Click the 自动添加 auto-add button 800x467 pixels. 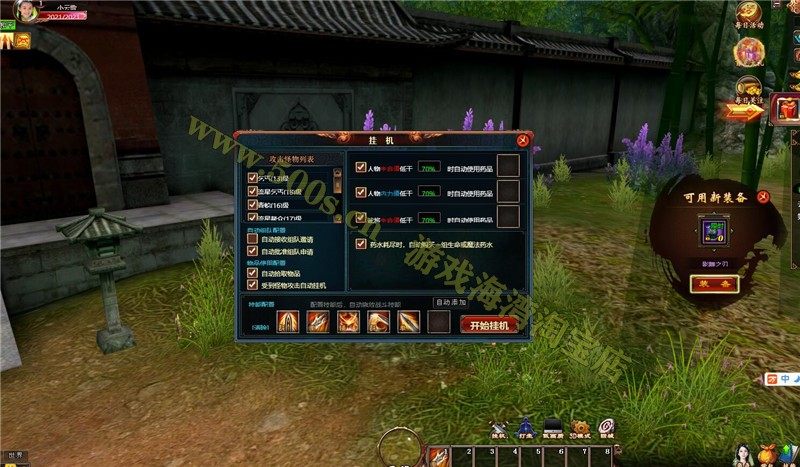(450, 302)
